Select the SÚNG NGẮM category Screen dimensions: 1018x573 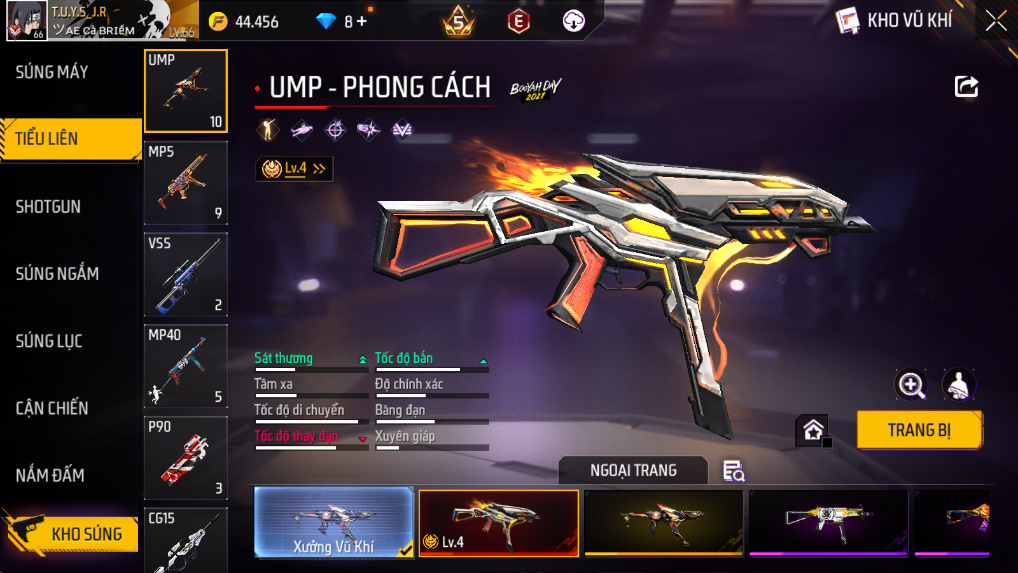coord(57,274)
